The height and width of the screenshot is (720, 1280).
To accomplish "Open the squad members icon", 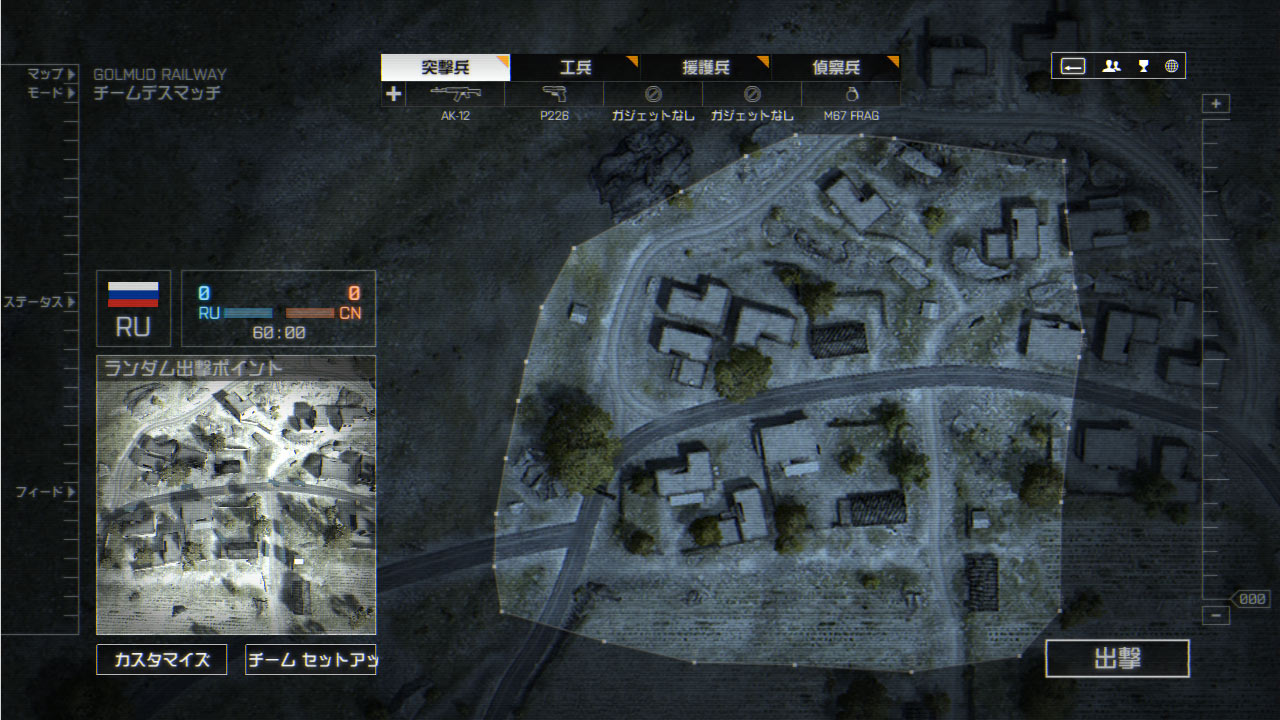I will click(1111, 67).
